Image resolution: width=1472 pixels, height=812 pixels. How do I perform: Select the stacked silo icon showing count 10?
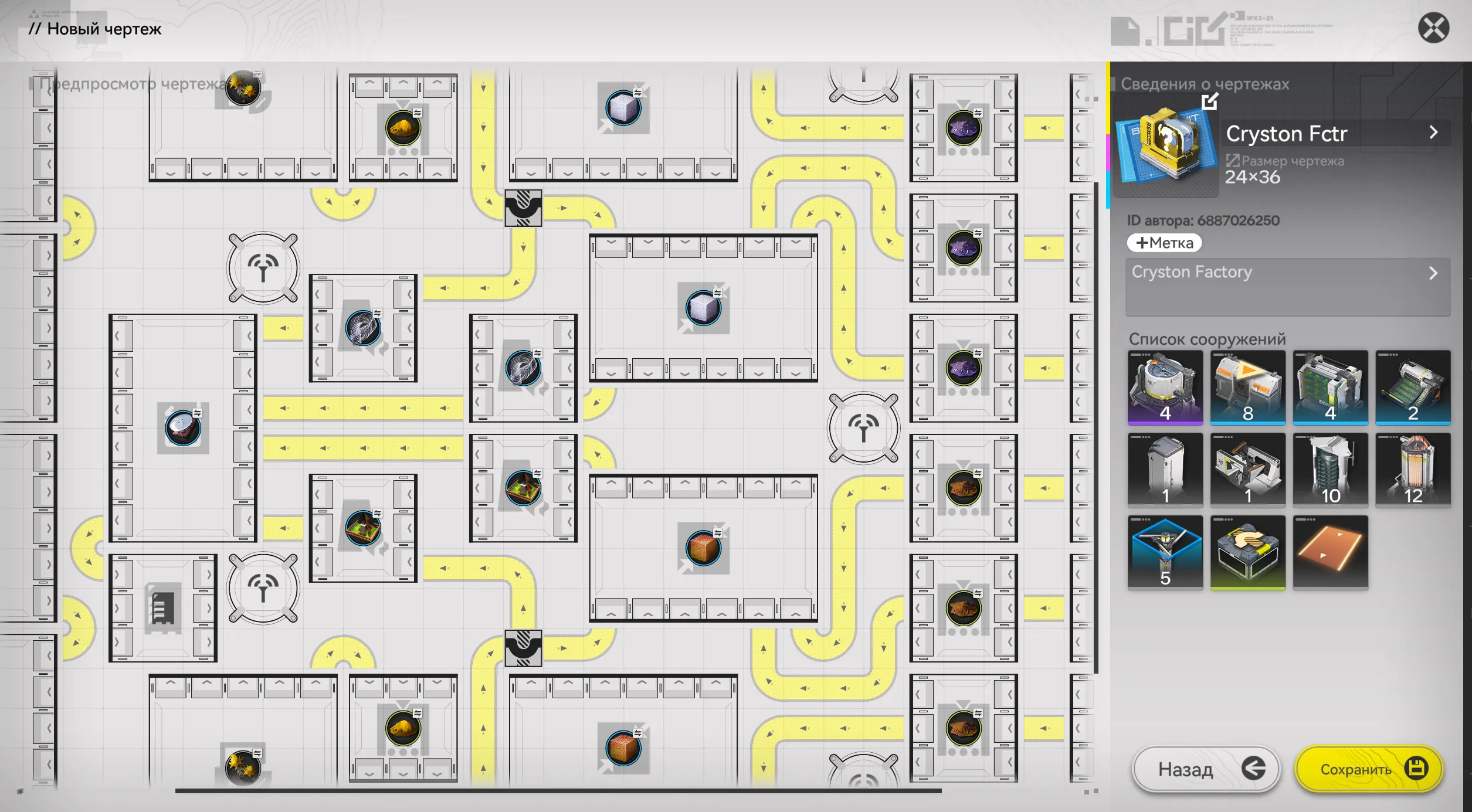pos(1331,470)
